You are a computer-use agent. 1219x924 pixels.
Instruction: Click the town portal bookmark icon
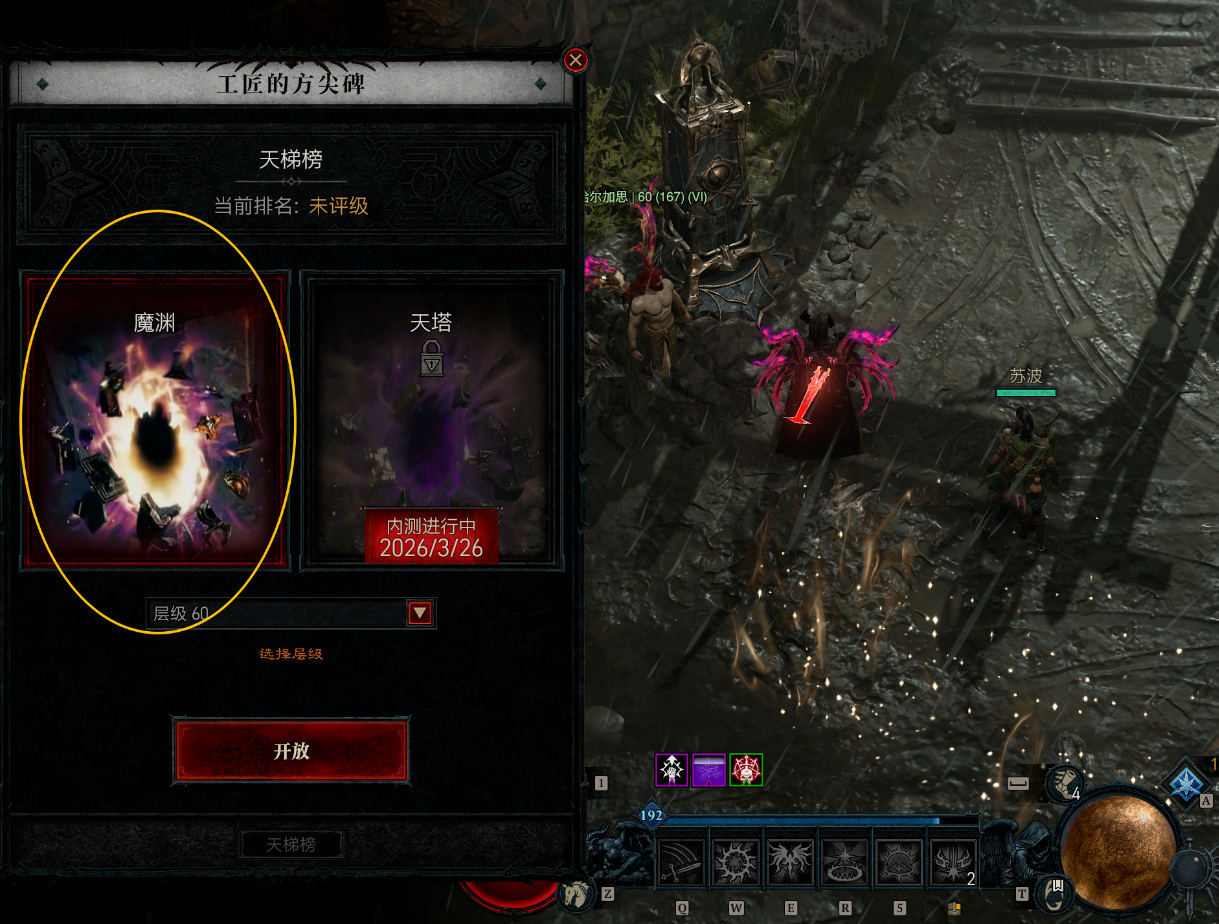point(1054,889)
